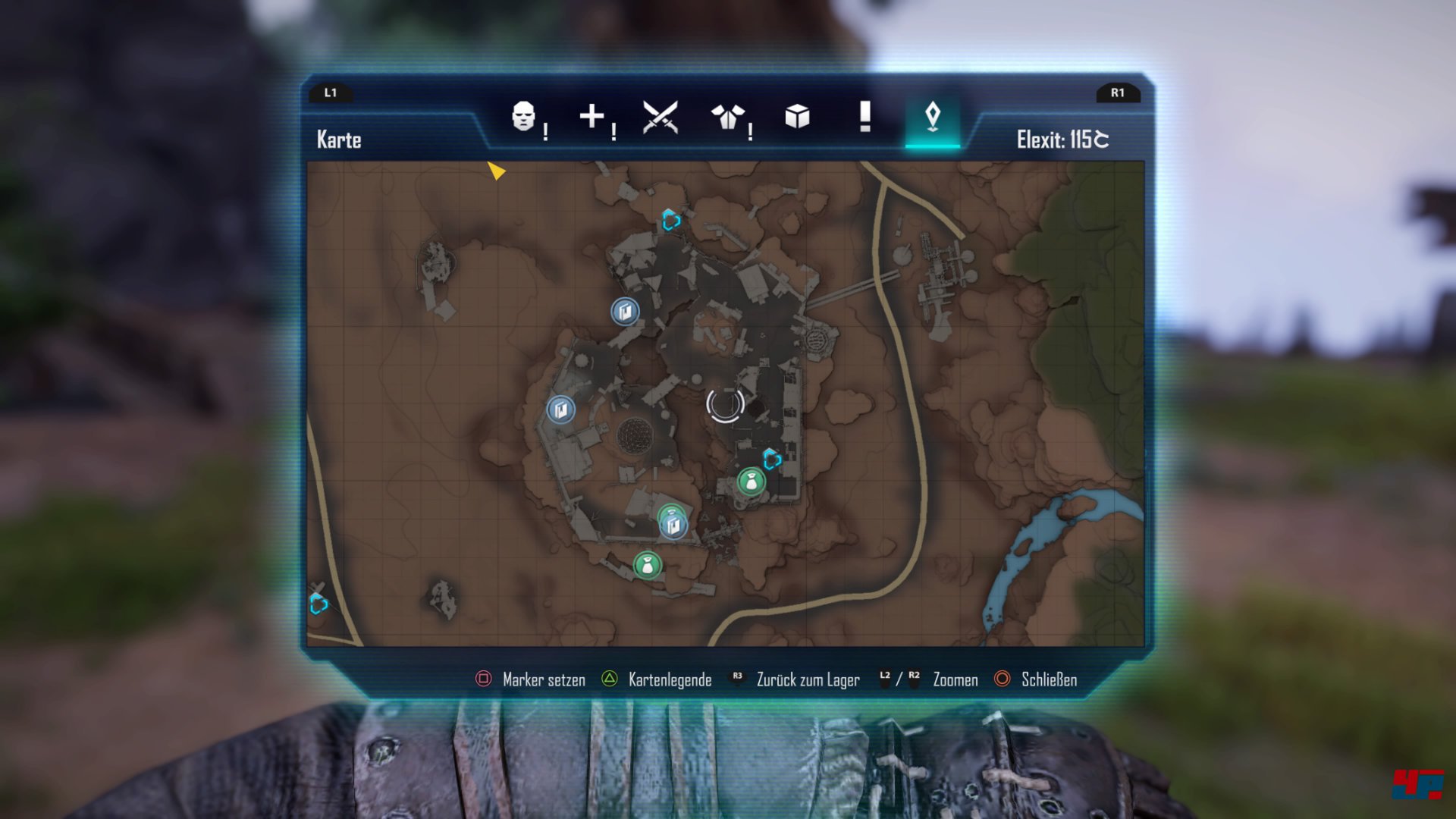Open the character face tab
Screen dimensions: 1456x819
(523, 118)
